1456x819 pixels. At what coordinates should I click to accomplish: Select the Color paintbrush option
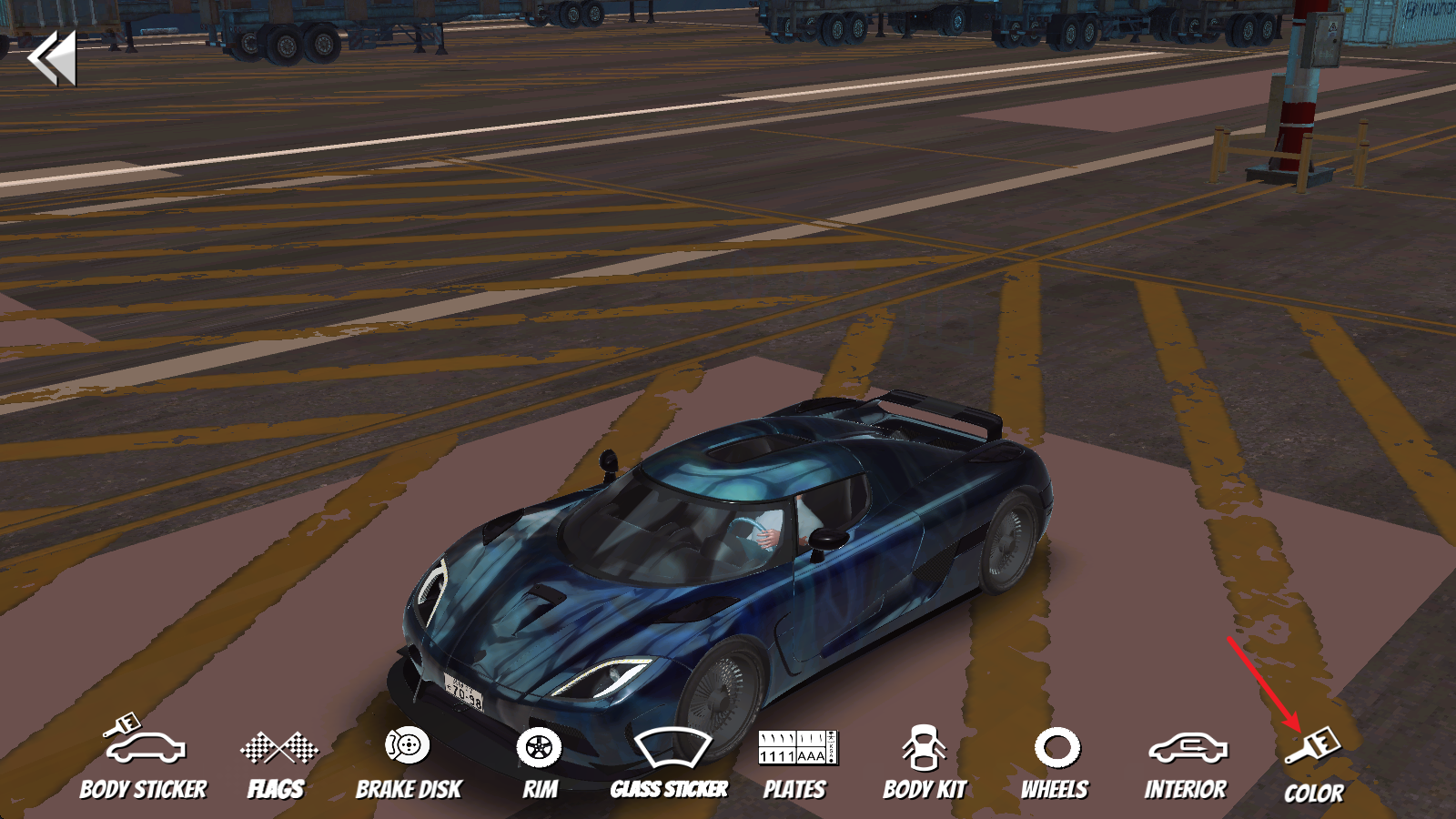1314,766
